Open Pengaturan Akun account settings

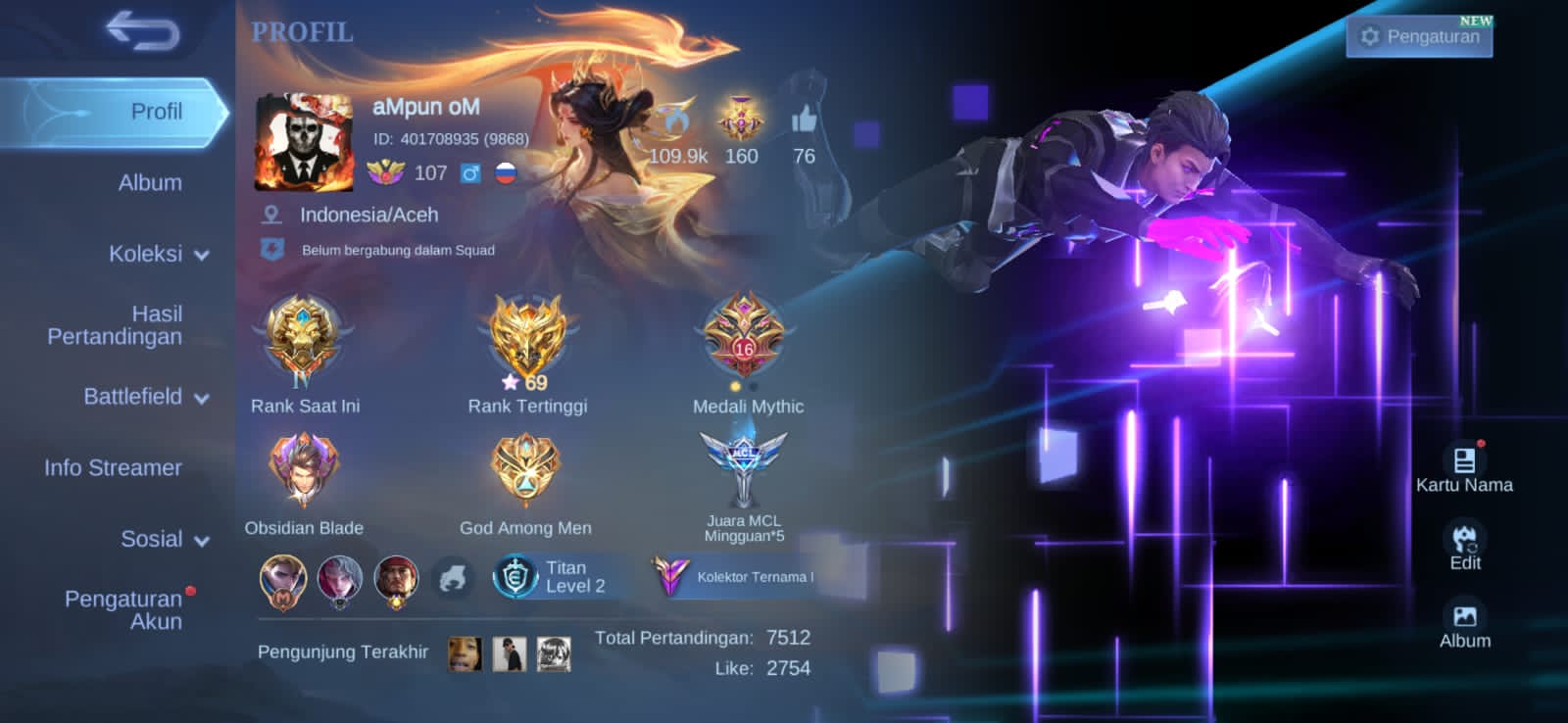pos(123,609)
